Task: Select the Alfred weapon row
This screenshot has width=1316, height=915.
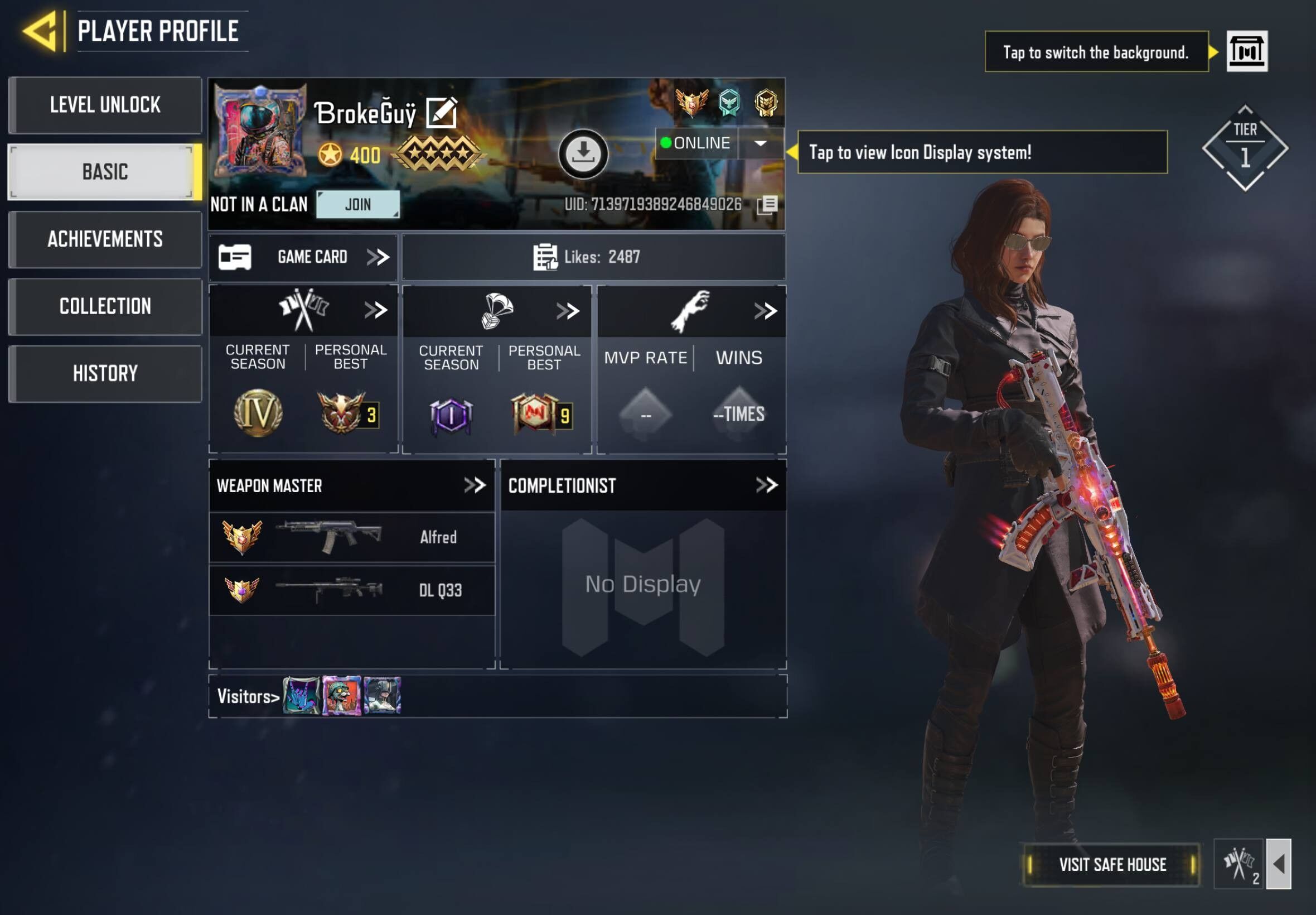Action: pyautogui.click(x=352, y=537)
